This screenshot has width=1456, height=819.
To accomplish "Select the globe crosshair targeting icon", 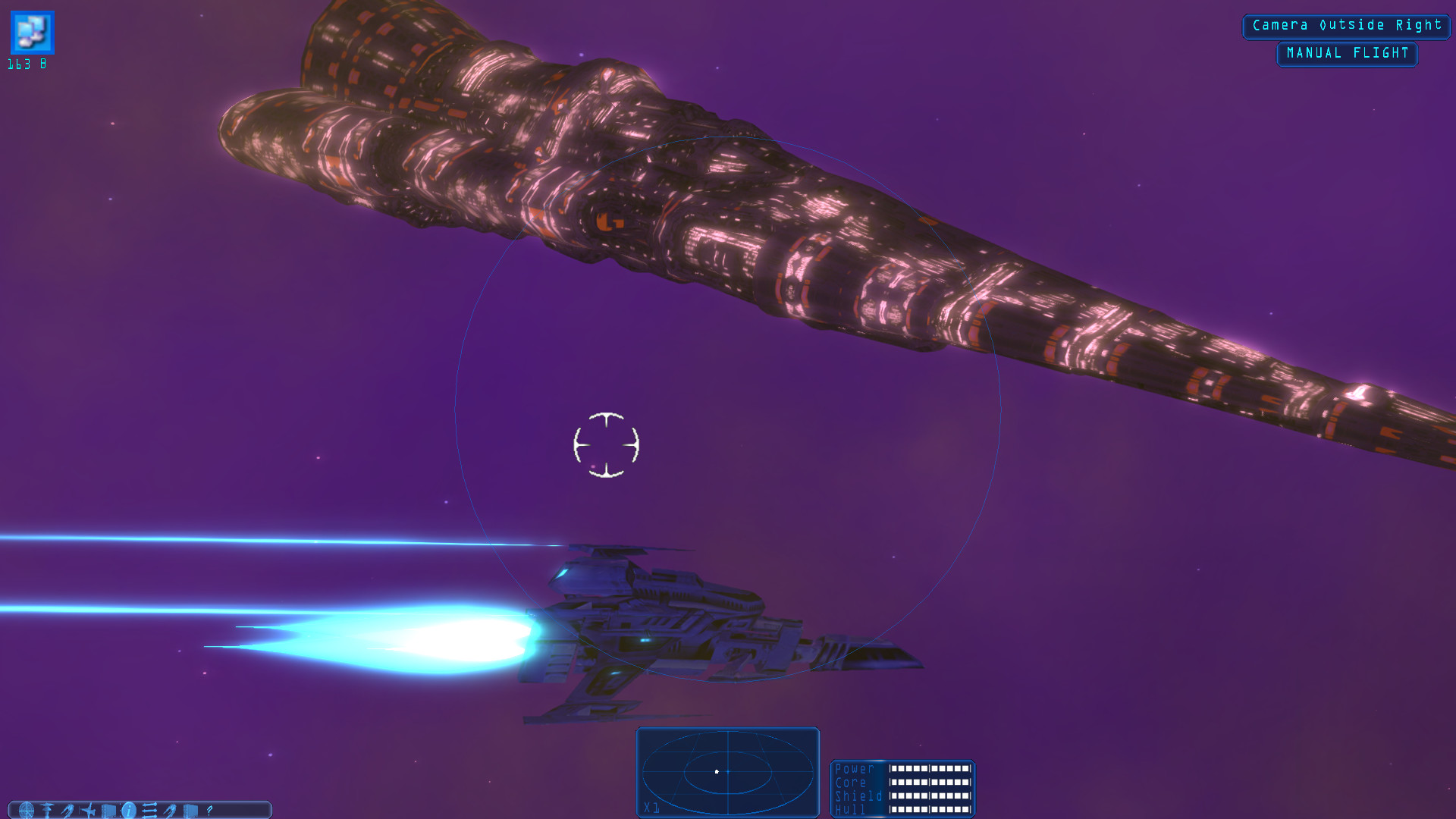I will pyautogui.click(x=27, y=810).
